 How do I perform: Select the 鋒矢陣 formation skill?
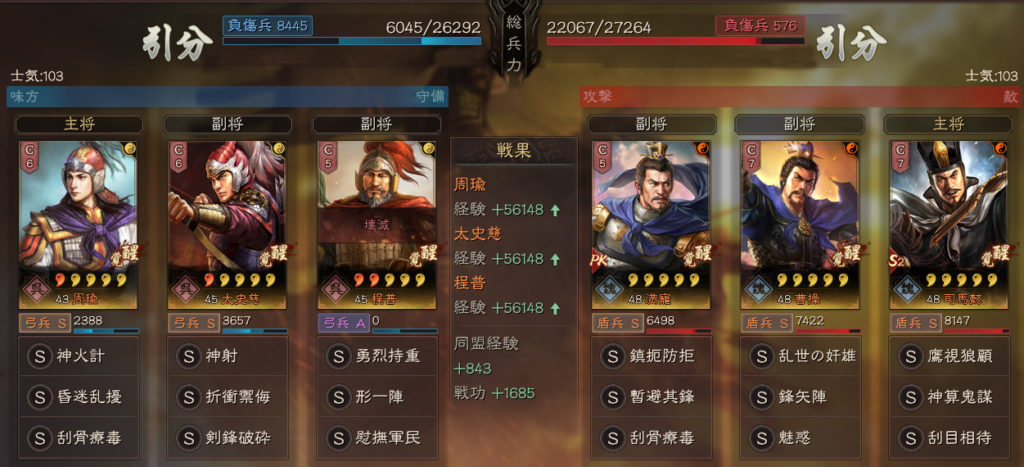tap(800, 397)
